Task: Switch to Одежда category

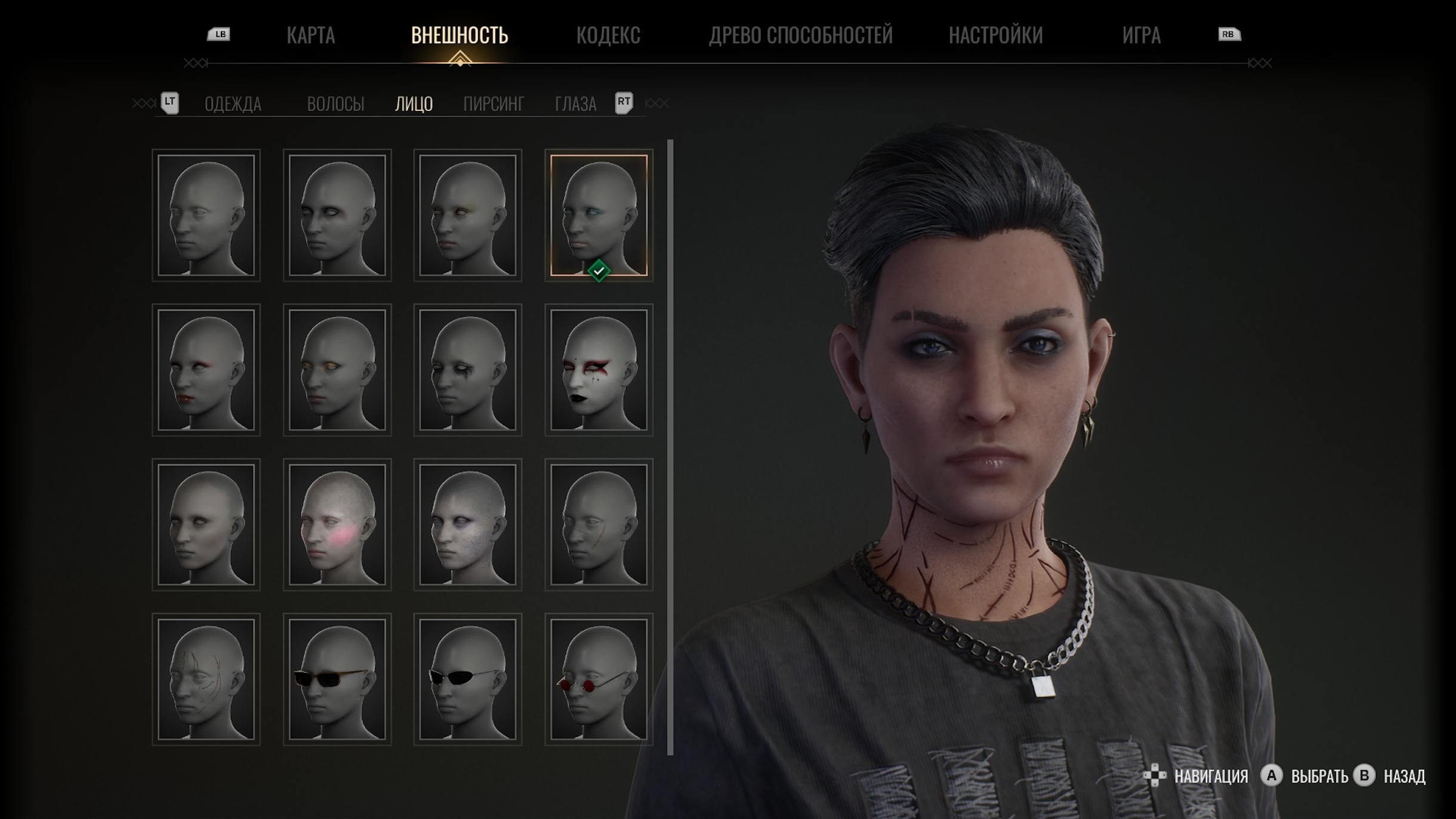Action: [x=233, y=104]
